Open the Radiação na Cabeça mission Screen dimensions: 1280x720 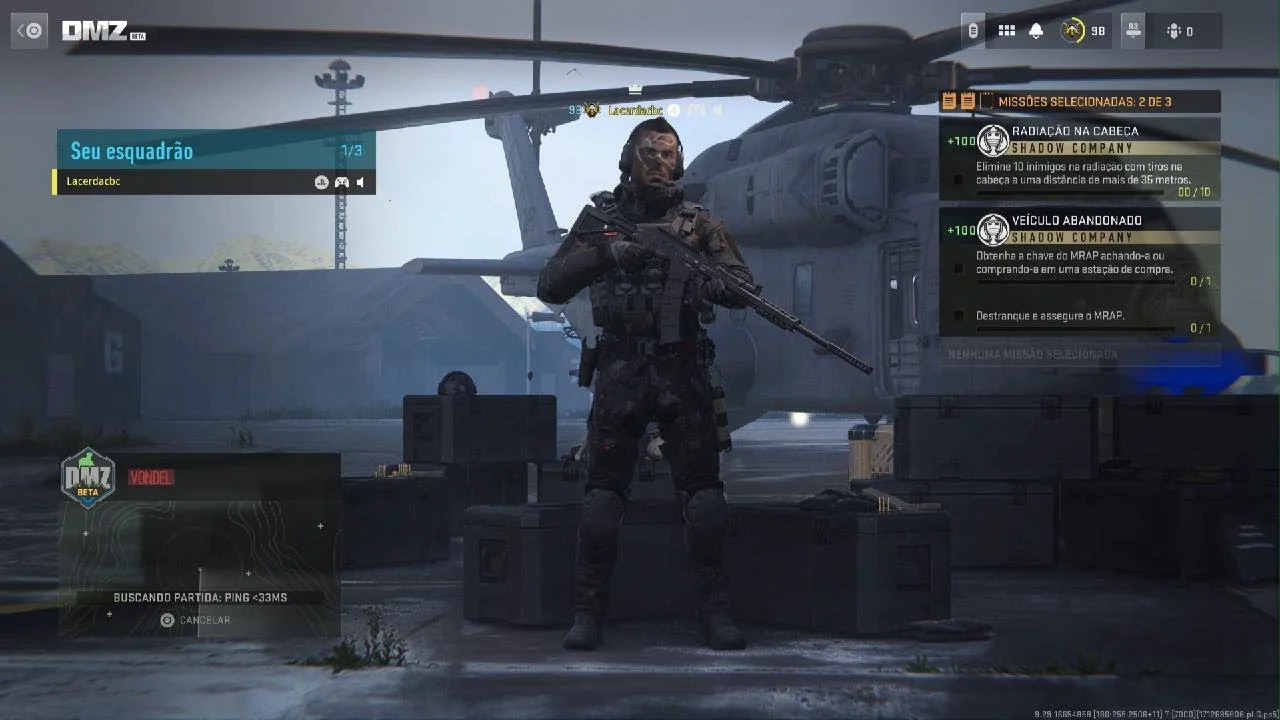pos(1079,160)
